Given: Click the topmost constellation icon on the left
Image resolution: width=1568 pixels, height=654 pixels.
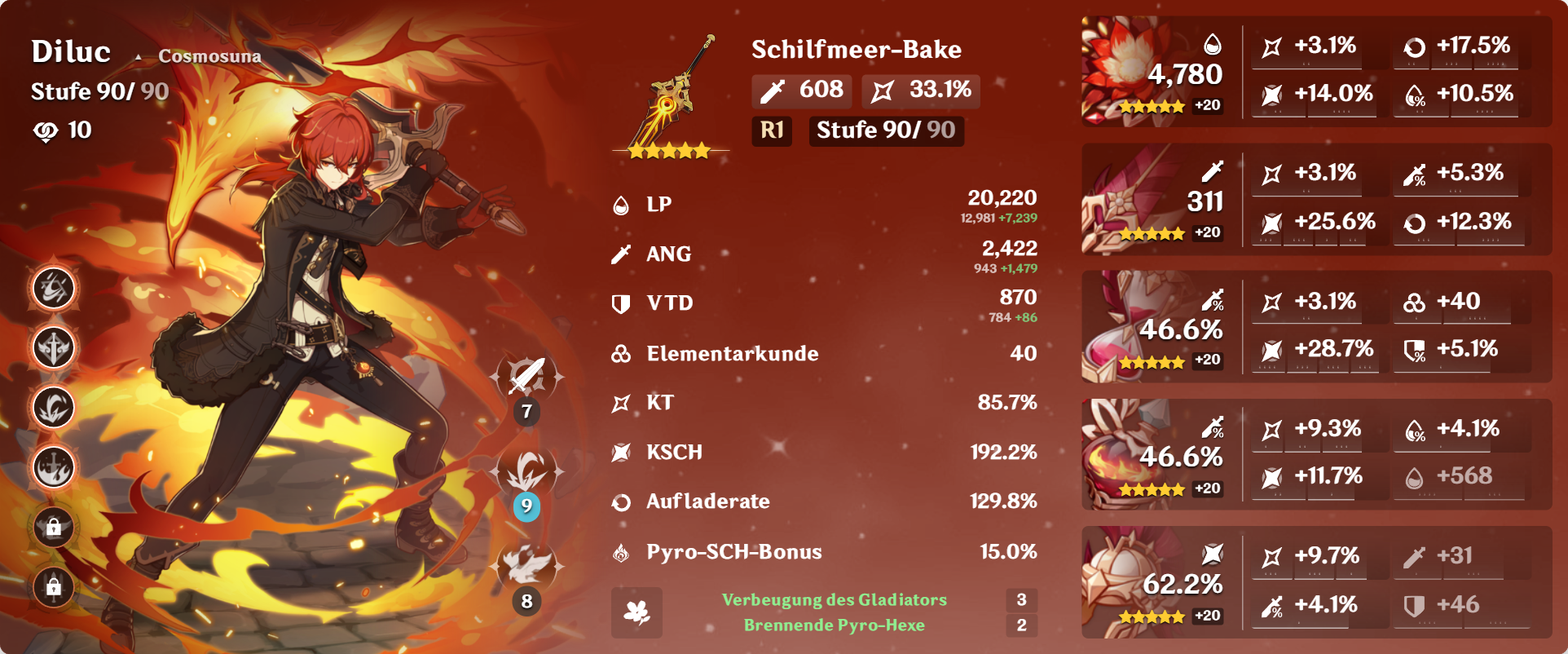Looking at the screenshot, I should [x=52, y=288].
